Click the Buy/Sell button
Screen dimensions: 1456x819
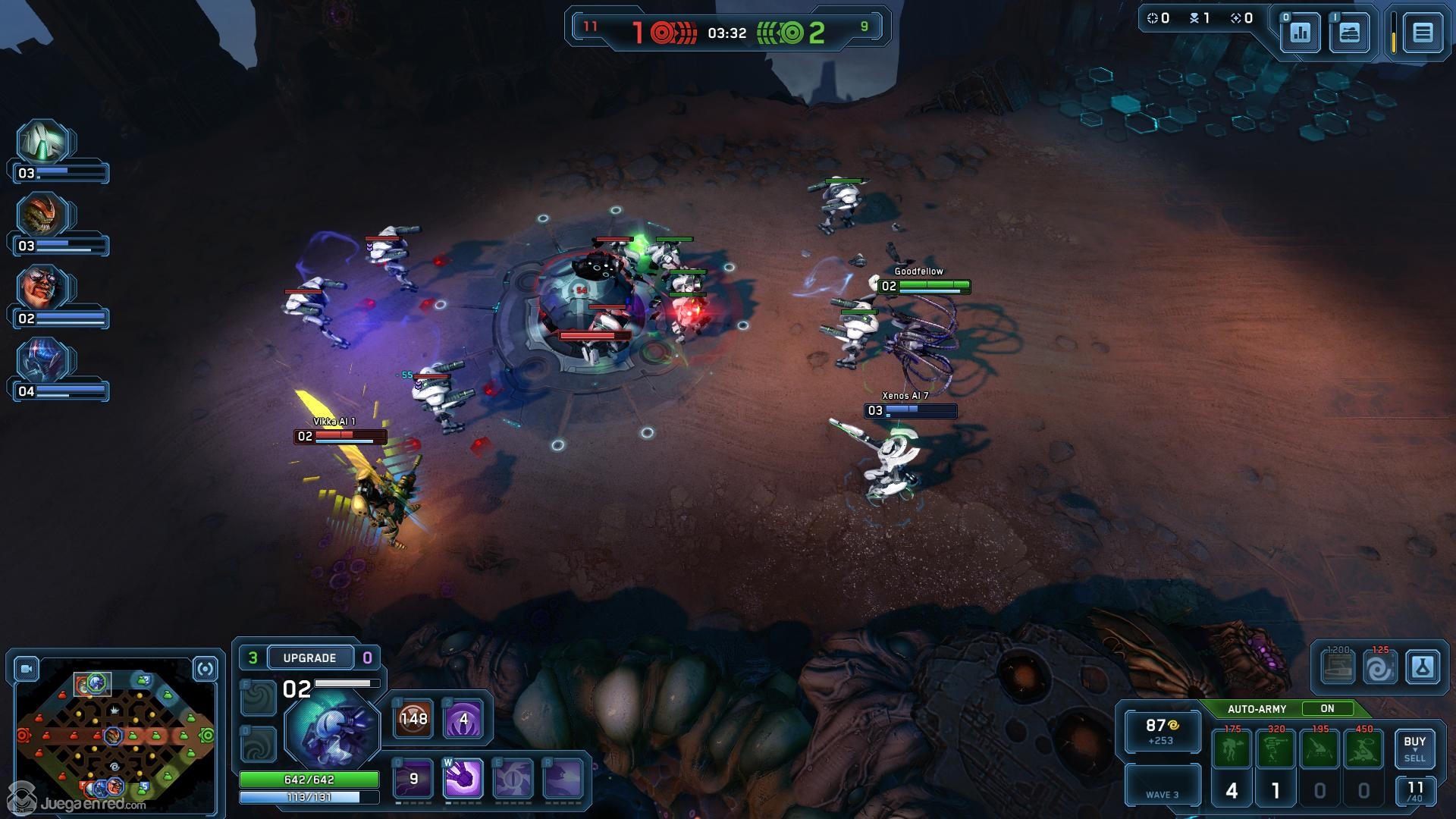point(1414,748)
